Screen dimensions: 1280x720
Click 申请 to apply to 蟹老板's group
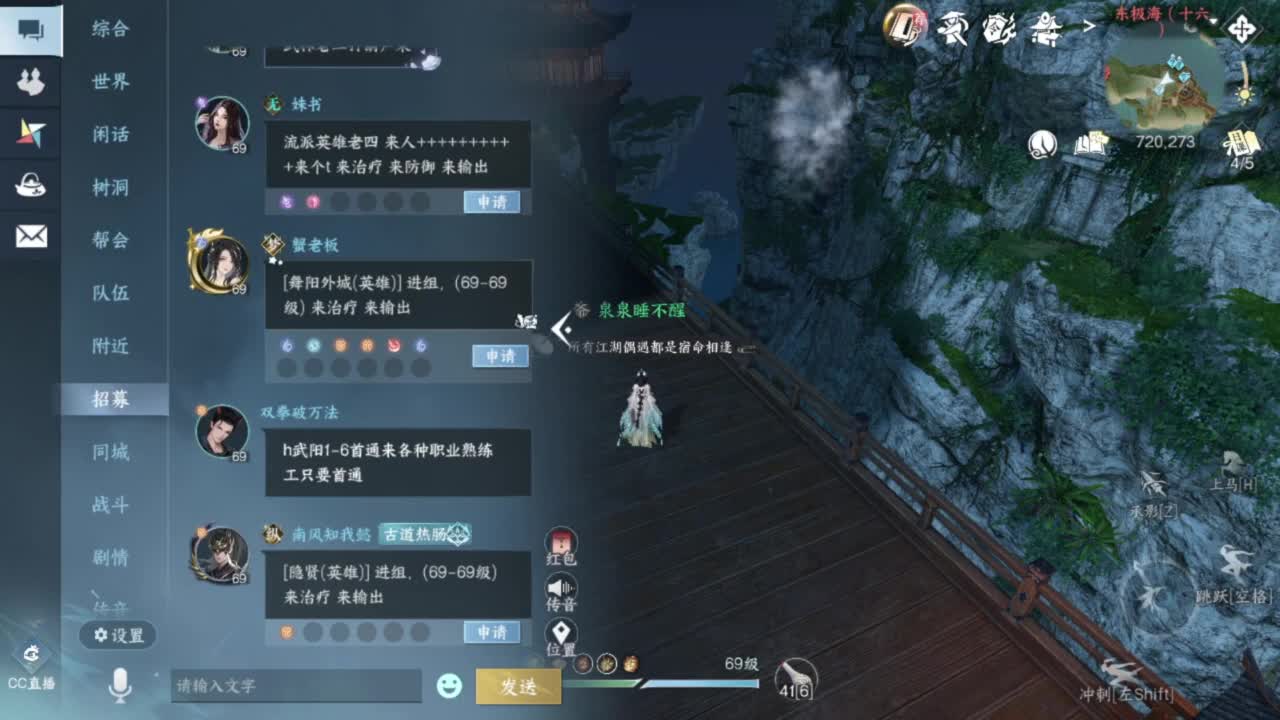(x=498, y=356)
